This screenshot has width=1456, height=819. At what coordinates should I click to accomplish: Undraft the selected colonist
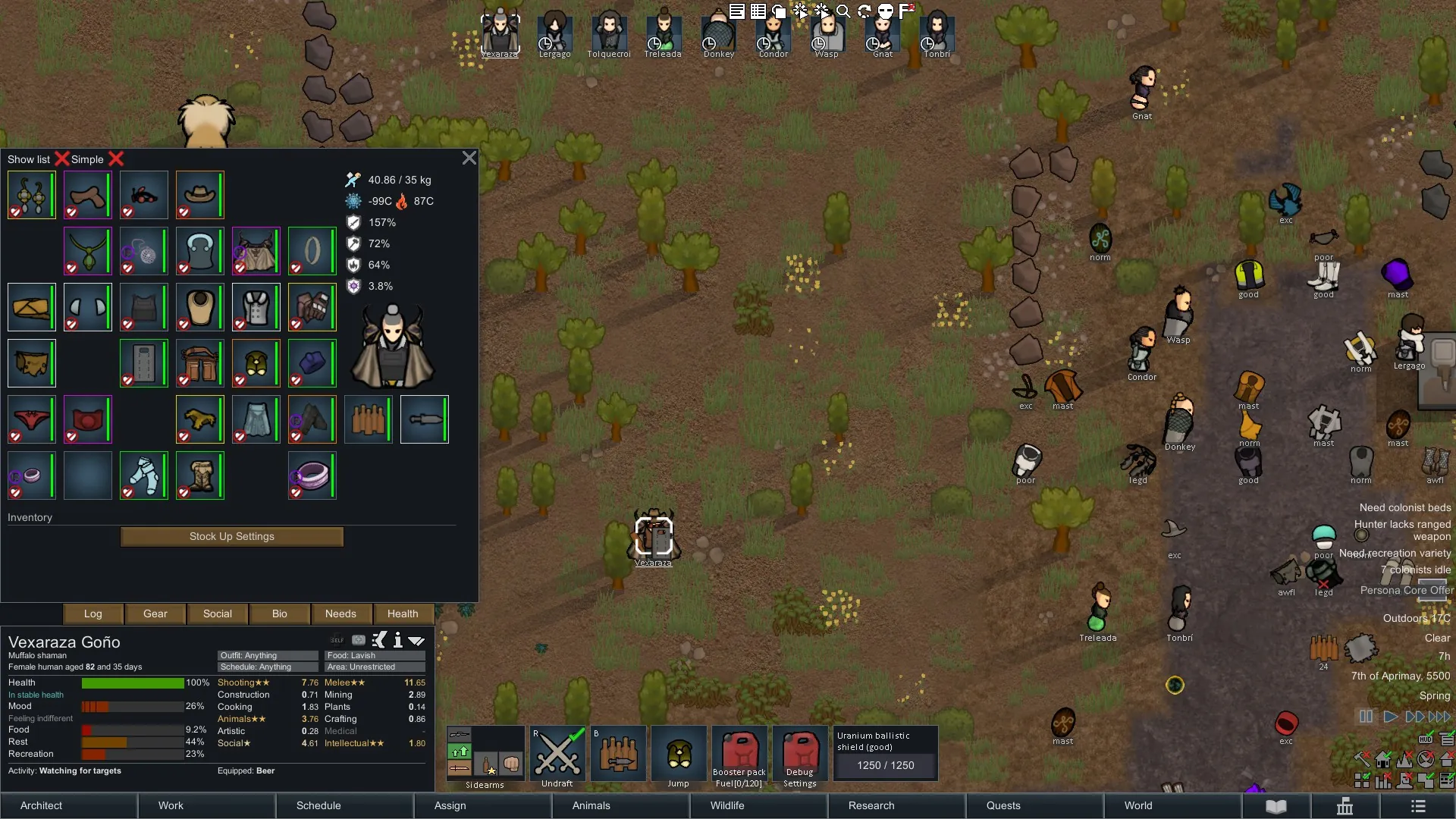coord(557,754)
